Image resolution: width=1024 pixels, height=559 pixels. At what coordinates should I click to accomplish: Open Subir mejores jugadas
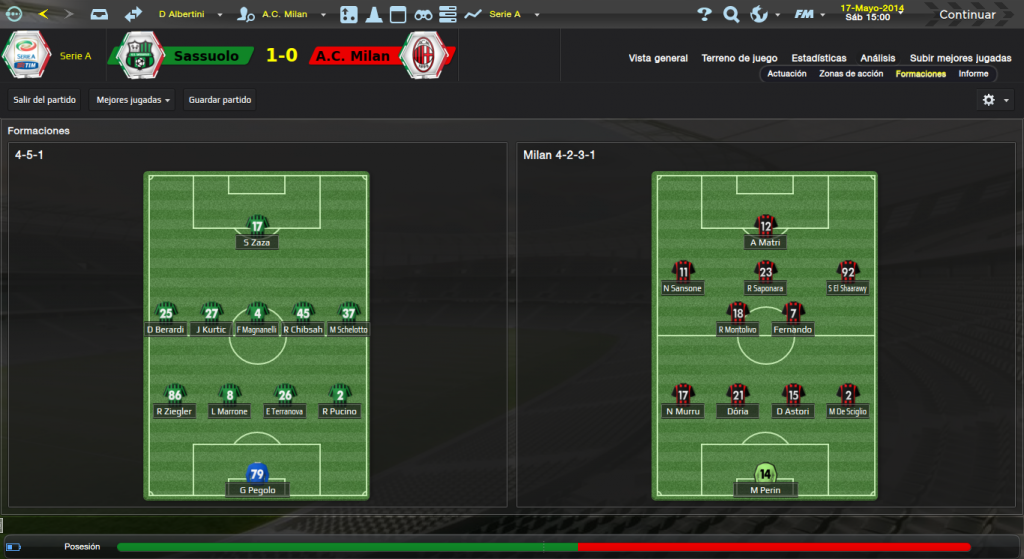coord(960,58)
